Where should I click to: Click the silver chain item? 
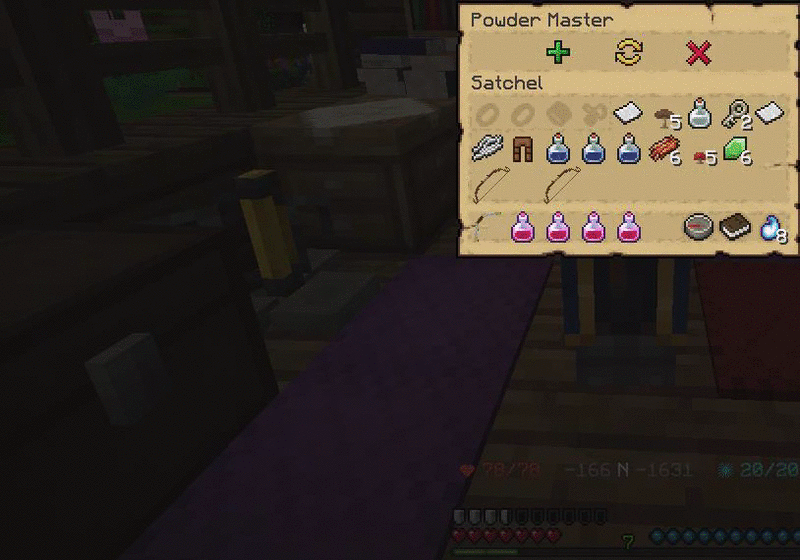pyautogui.click(x=489, y=151)
